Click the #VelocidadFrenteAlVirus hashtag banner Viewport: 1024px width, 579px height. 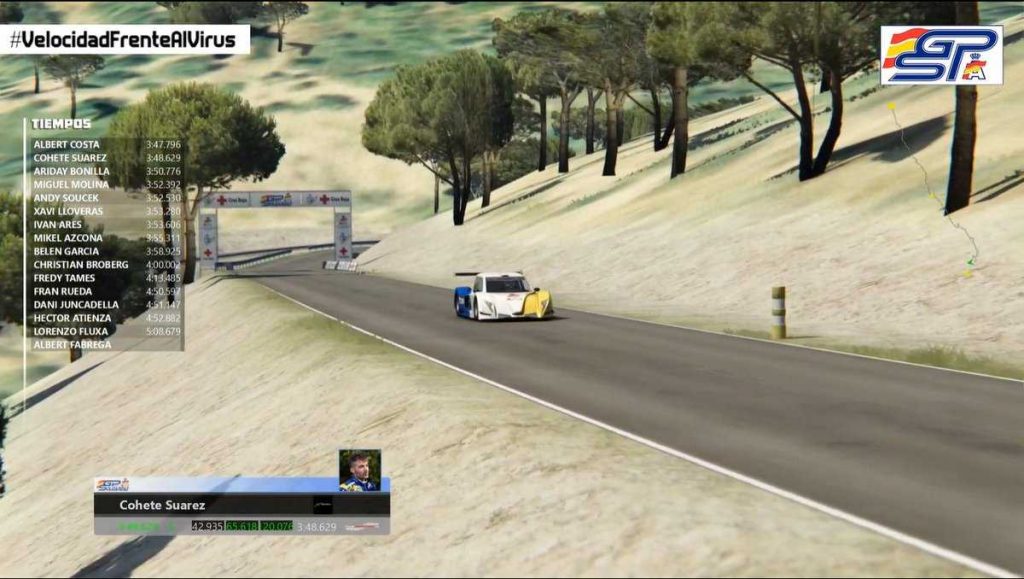[125, 40]
